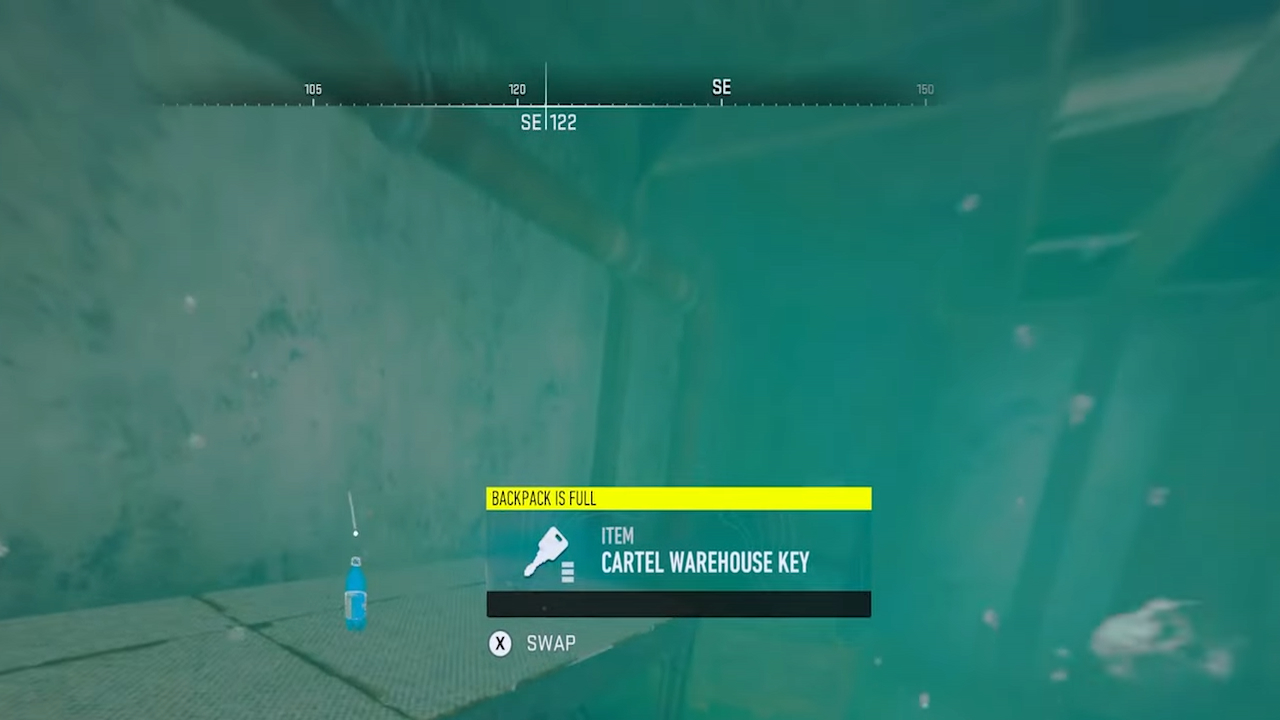Viewport: 1280px width, 720px height.
Task: Click the 105 mark on the compass bar
Action: pos(312,89)
